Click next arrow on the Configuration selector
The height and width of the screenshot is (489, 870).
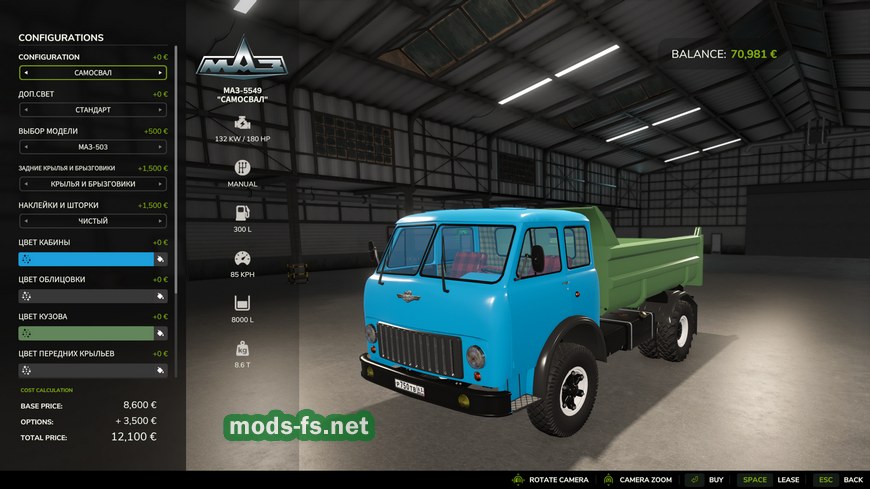click(x=160, y=73)
